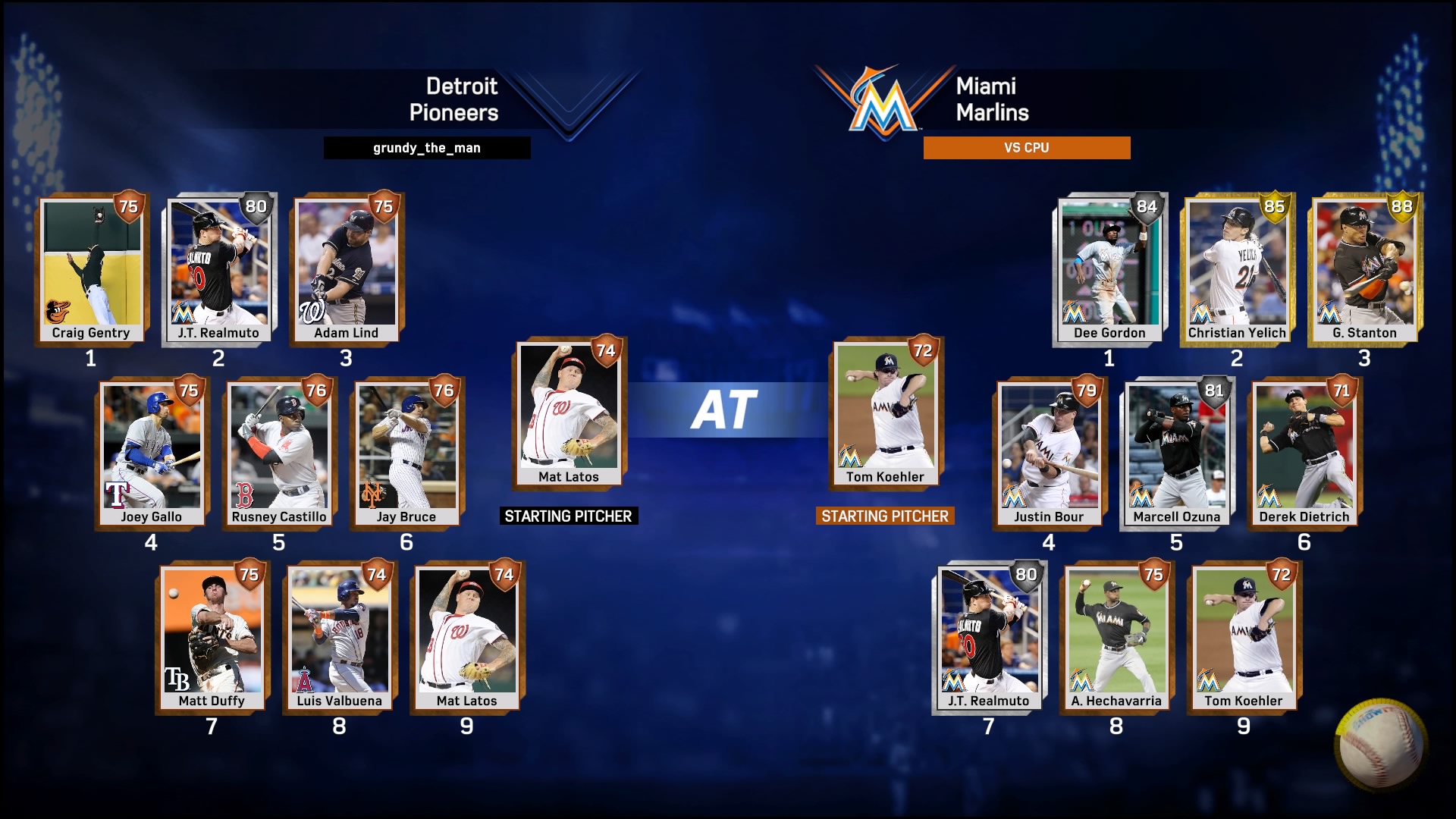
Task: Open Giancarlo Stanton's 88-rated card
Action: click(x=1365, y=269)
